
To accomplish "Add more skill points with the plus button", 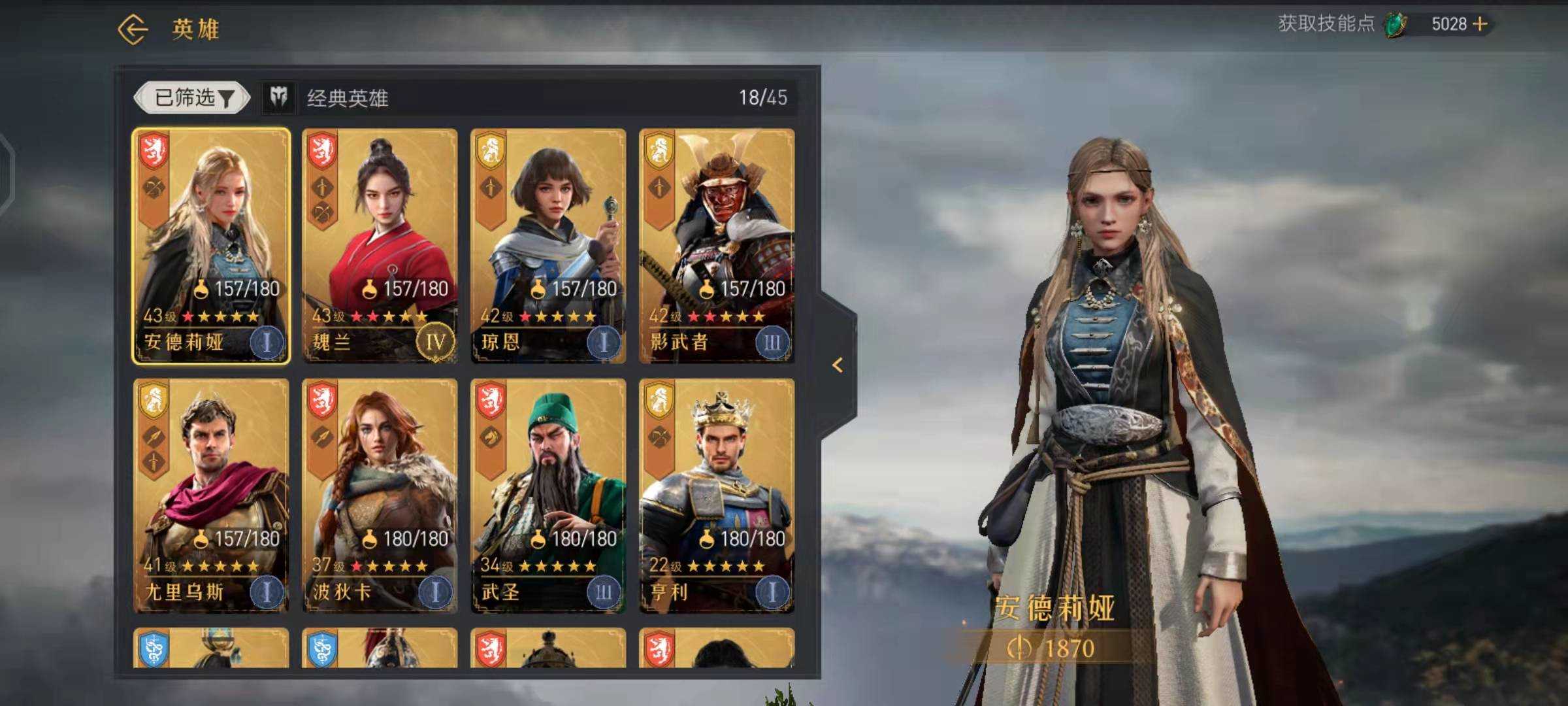I will click(1480, 24).
